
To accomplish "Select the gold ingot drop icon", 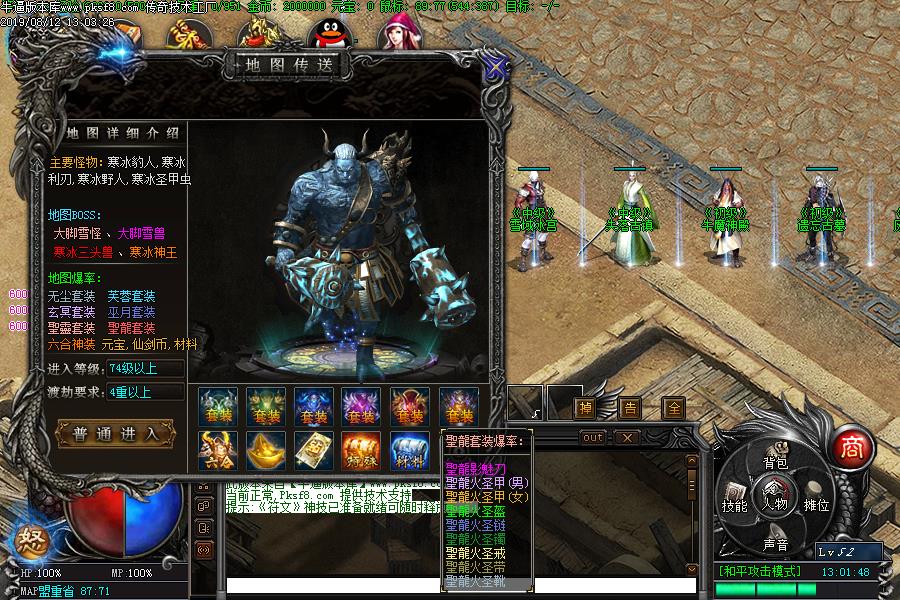I will [x=265, y=452].
